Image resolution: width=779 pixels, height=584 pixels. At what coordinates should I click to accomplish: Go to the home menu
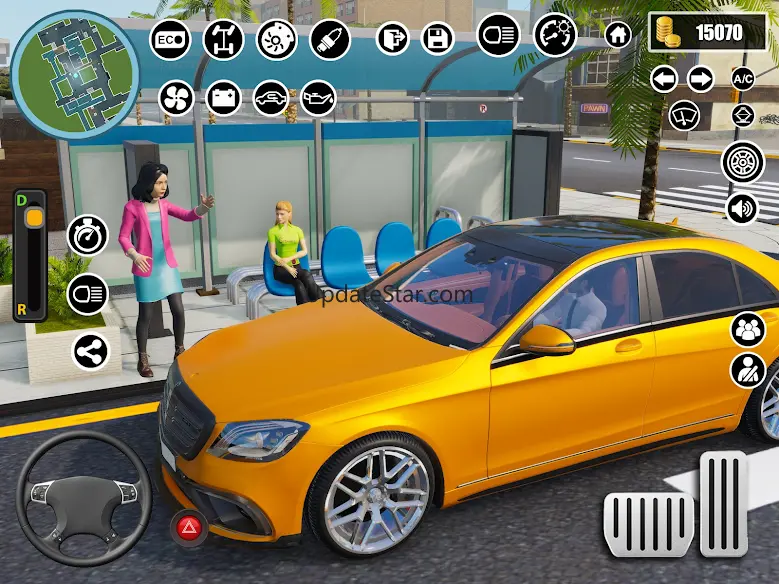coord(618,35)
